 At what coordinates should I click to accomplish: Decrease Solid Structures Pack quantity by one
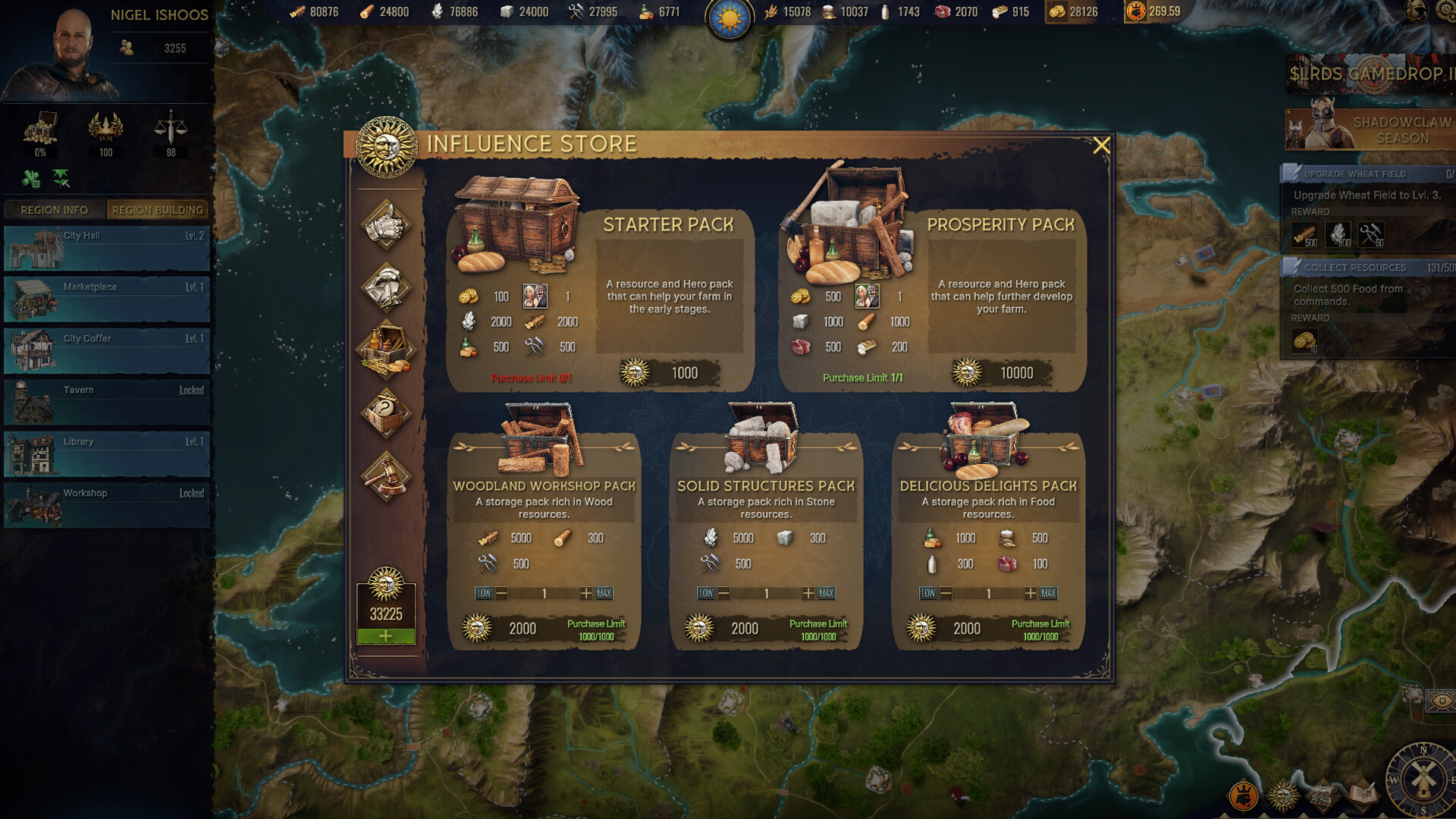point(724,593)
